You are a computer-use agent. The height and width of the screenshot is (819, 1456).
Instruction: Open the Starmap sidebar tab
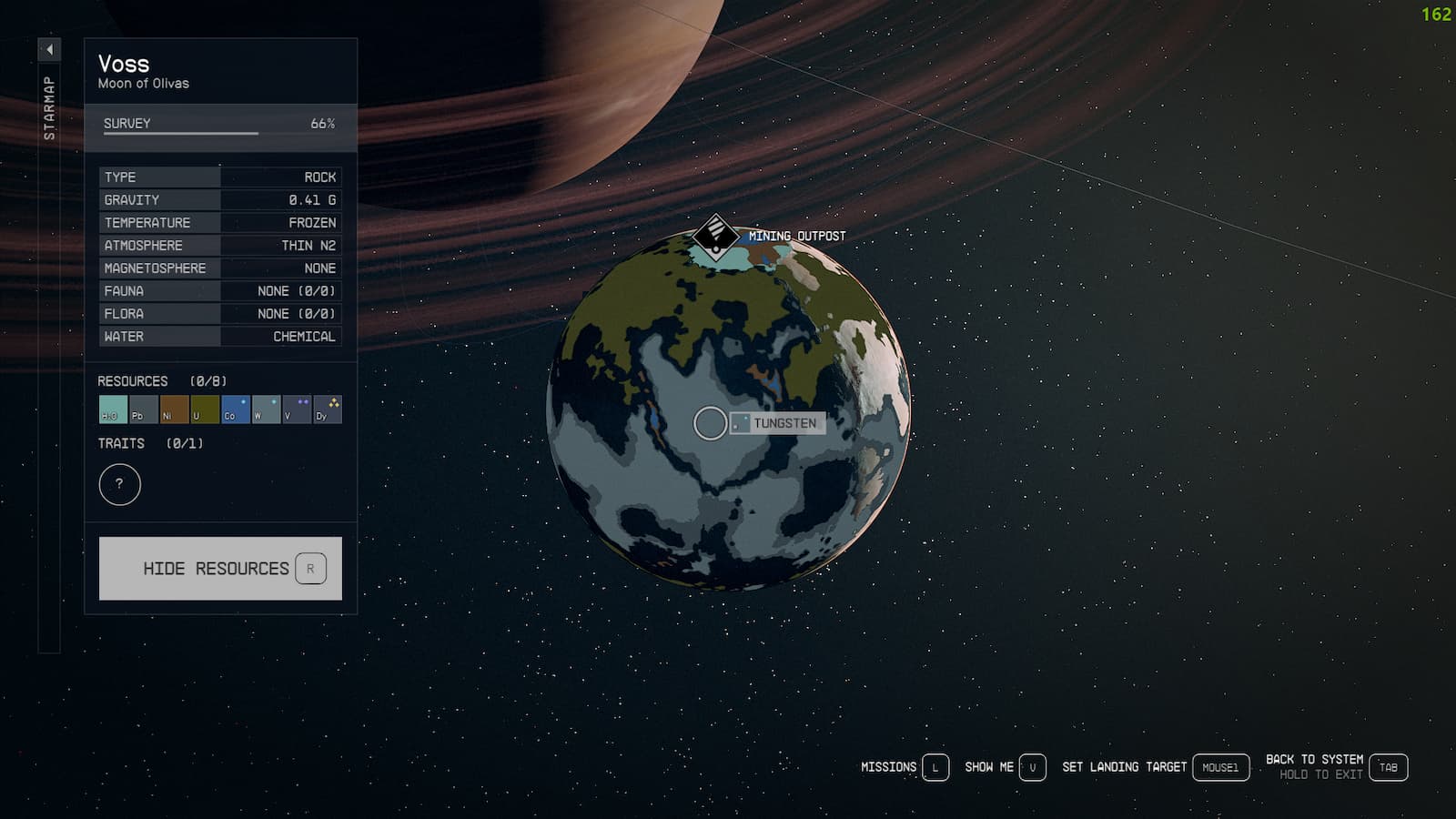coord(50,109)
